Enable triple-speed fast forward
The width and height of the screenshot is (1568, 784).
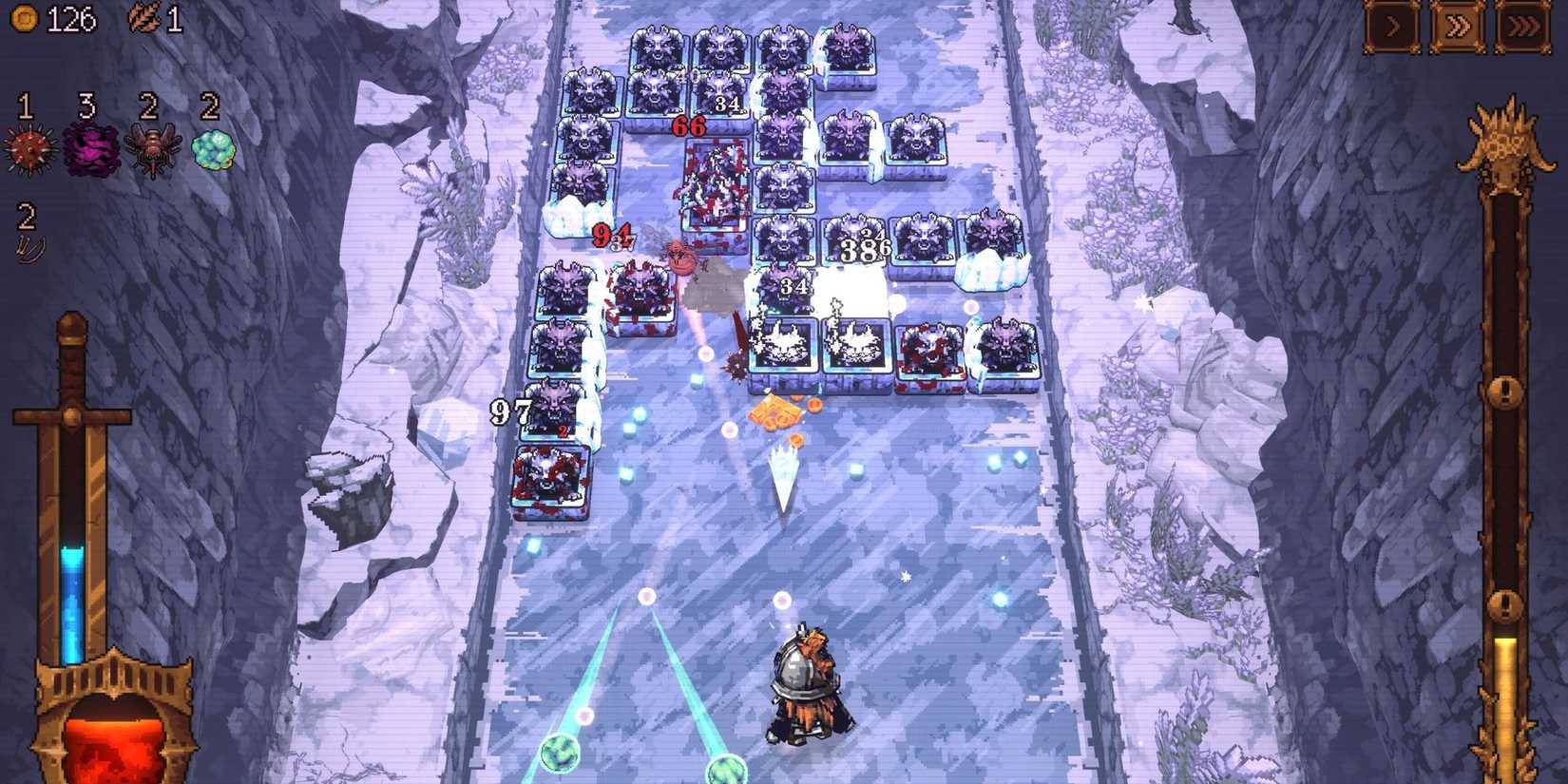click(1521, 28)
